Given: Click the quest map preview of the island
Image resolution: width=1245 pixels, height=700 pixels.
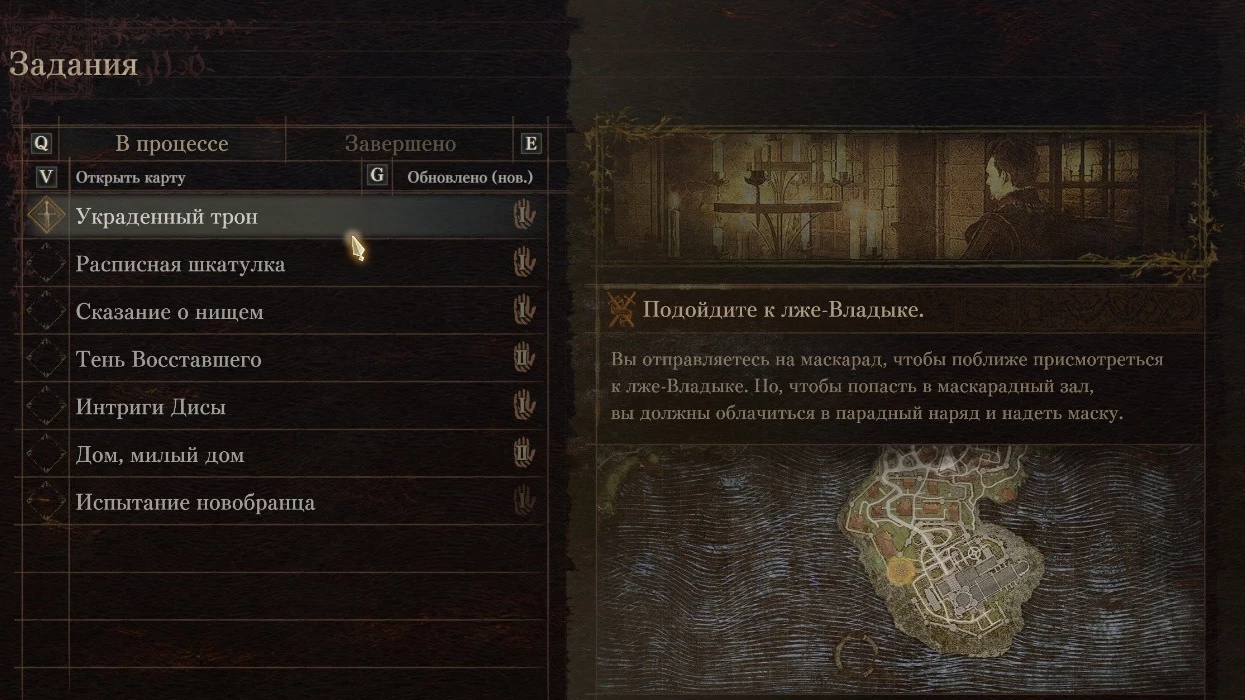Looking at the screenshot, I should click(900, 565).
